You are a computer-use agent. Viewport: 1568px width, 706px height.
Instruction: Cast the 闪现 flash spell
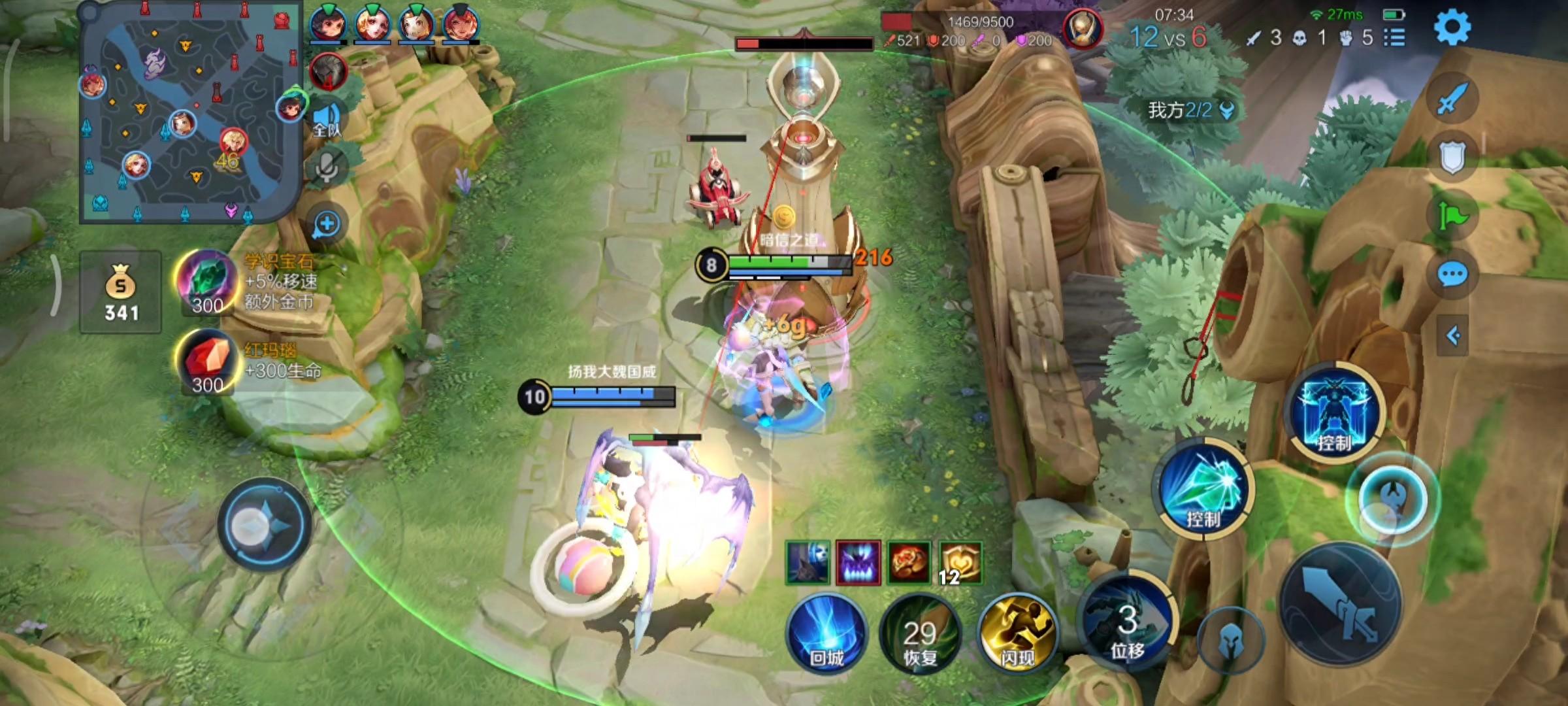pos(1017,634)
